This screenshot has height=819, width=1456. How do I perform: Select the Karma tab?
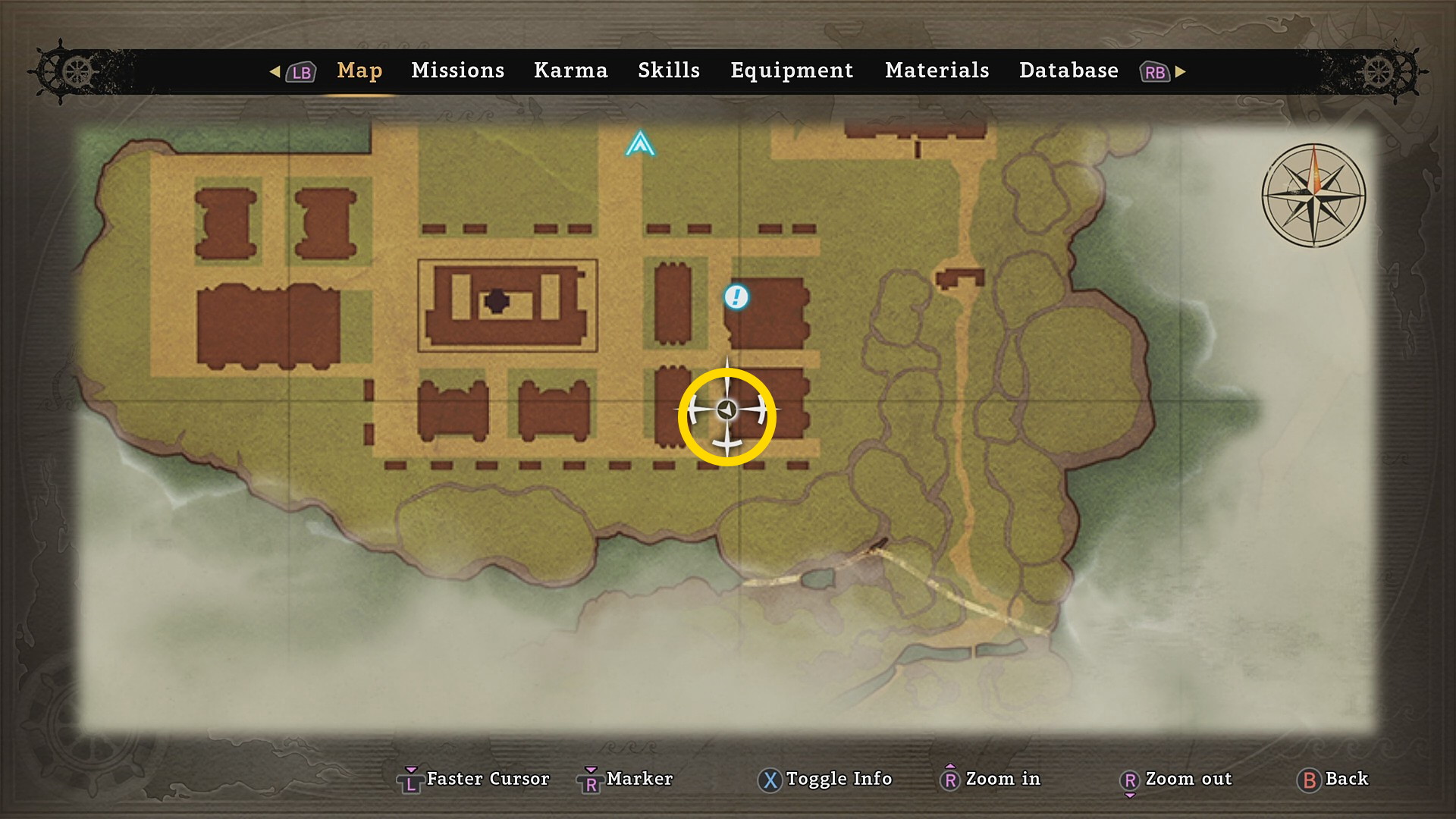coord(570,71)
